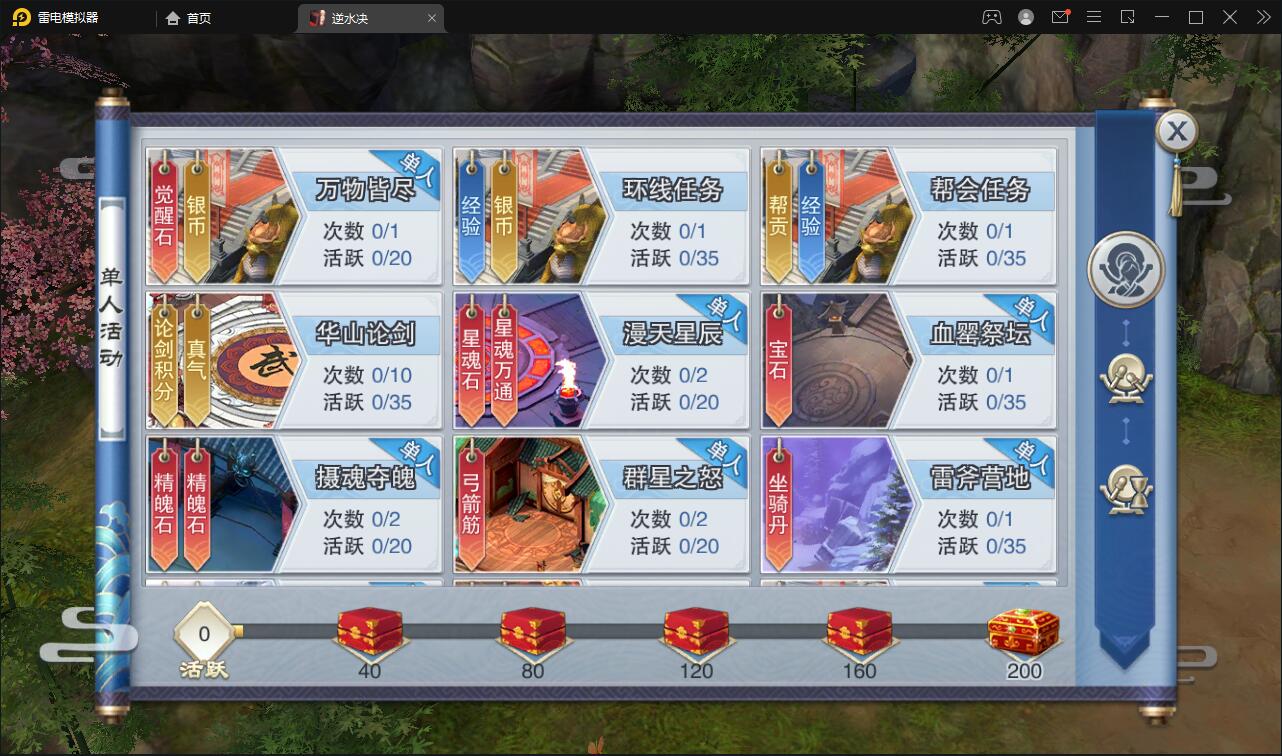This screenshot has width=1282, height=756.
Task: Select the round character portrait icon
Action: click(x=1126, y=271)
